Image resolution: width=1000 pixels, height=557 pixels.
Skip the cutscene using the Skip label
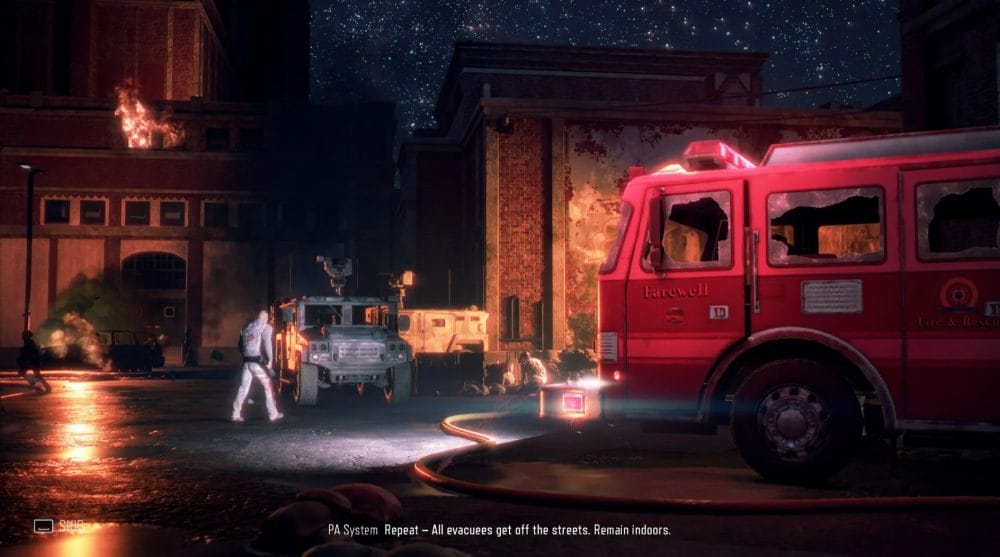click(71, 525)
